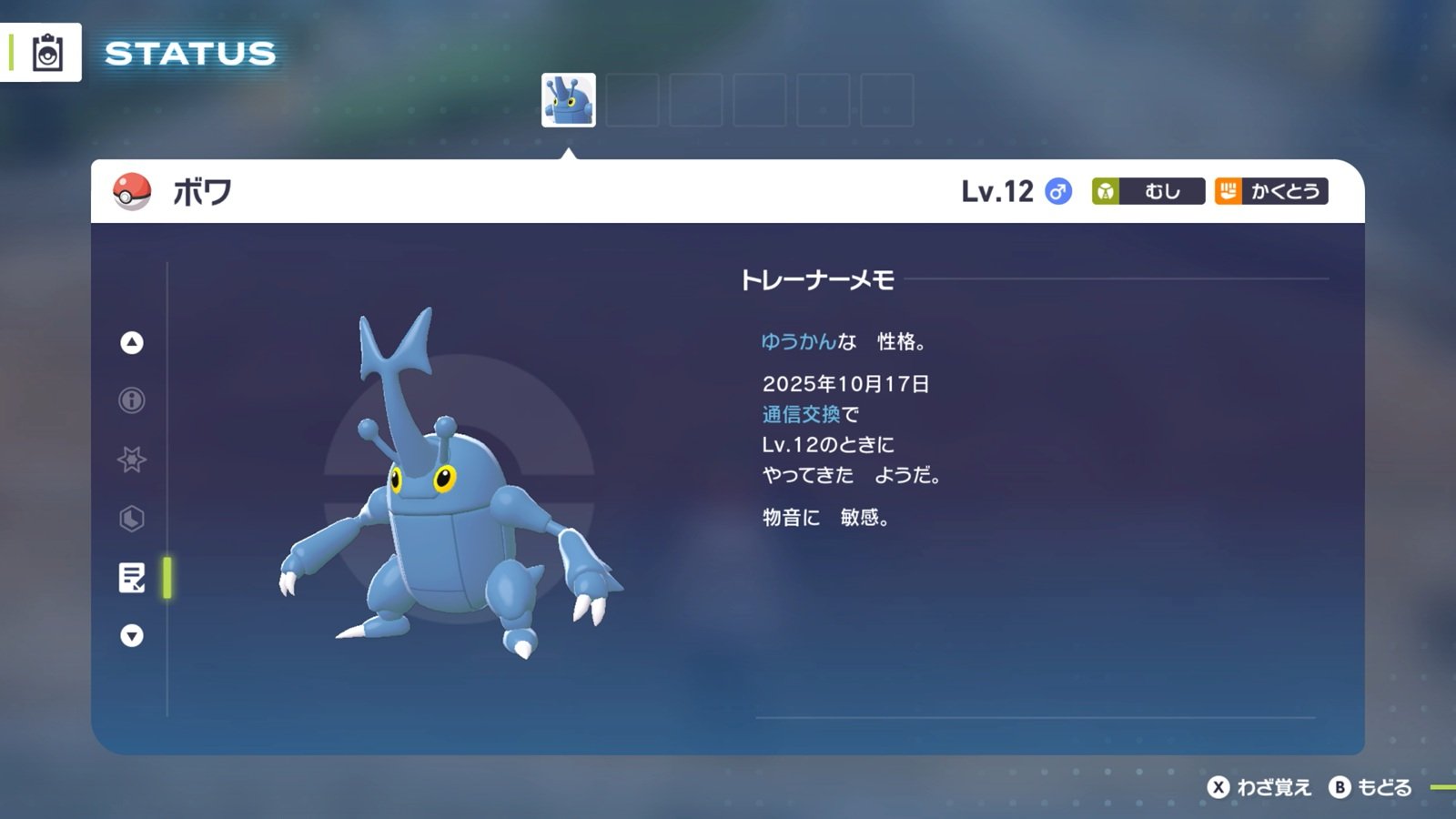
Task: Go back with もどる
Action: click(1371, 787)
